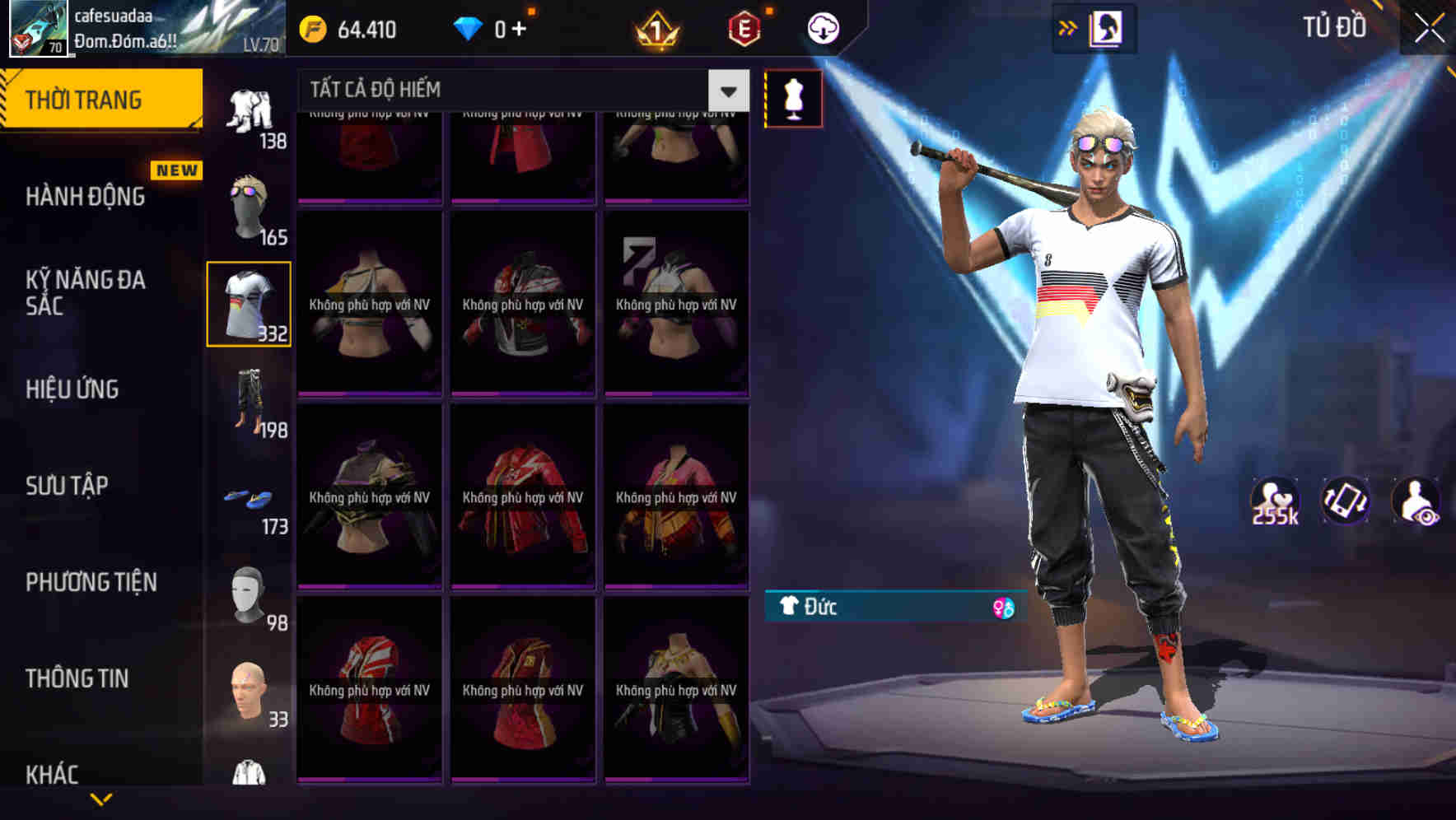Image resolution: width=1456 pixels, height=820 pixels.
Task: Open the SƯU TẬP menu item
Action: 69,486
